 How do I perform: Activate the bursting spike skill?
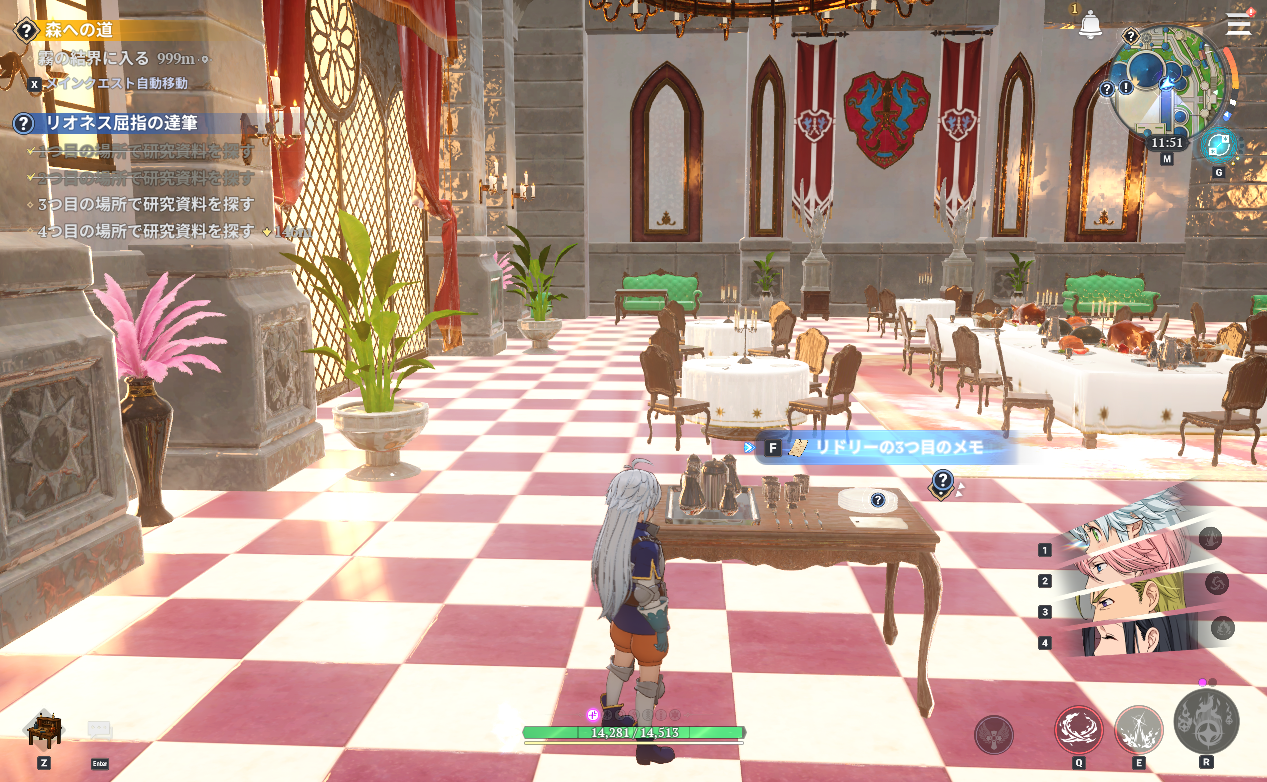[x=1138, y=730]
